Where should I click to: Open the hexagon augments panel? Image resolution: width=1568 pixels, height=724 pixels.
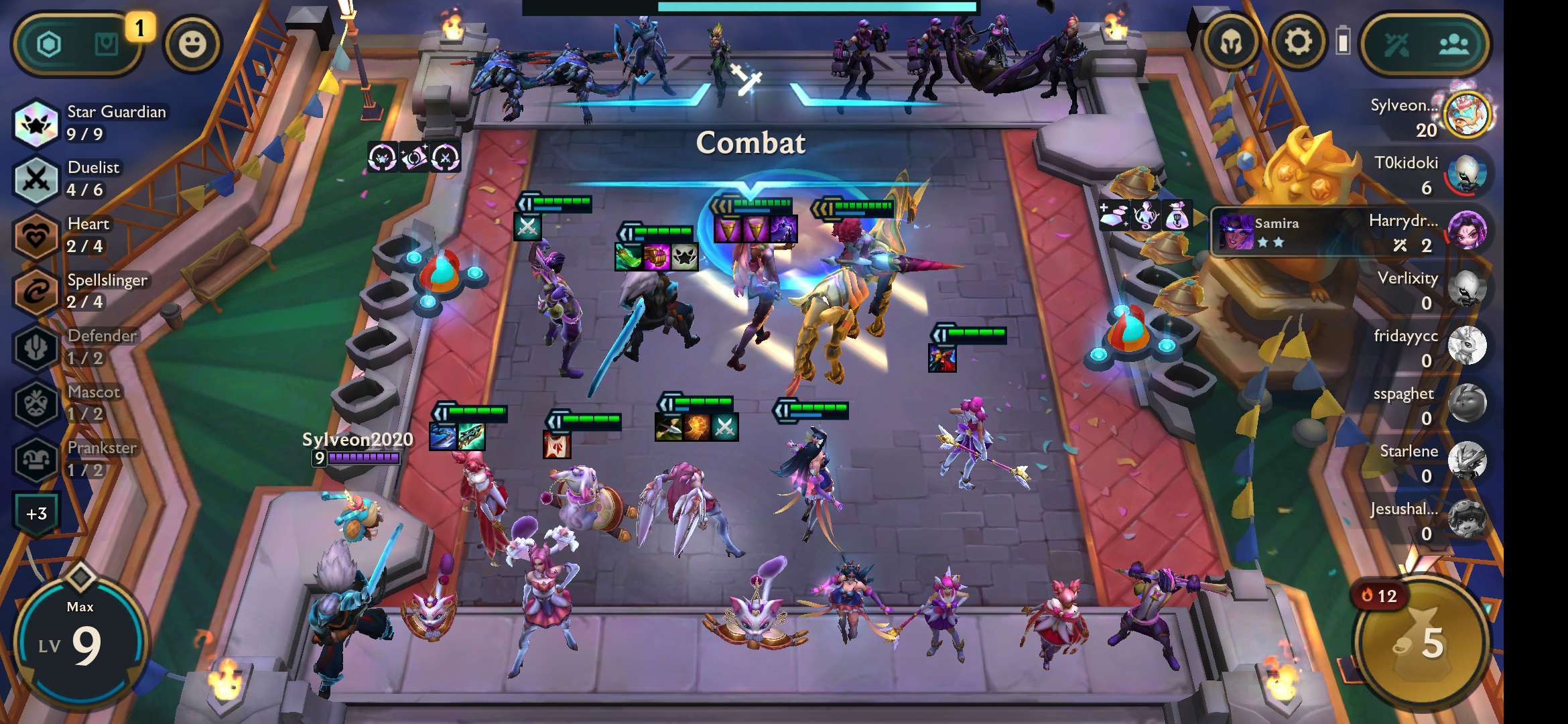(49, 45)
